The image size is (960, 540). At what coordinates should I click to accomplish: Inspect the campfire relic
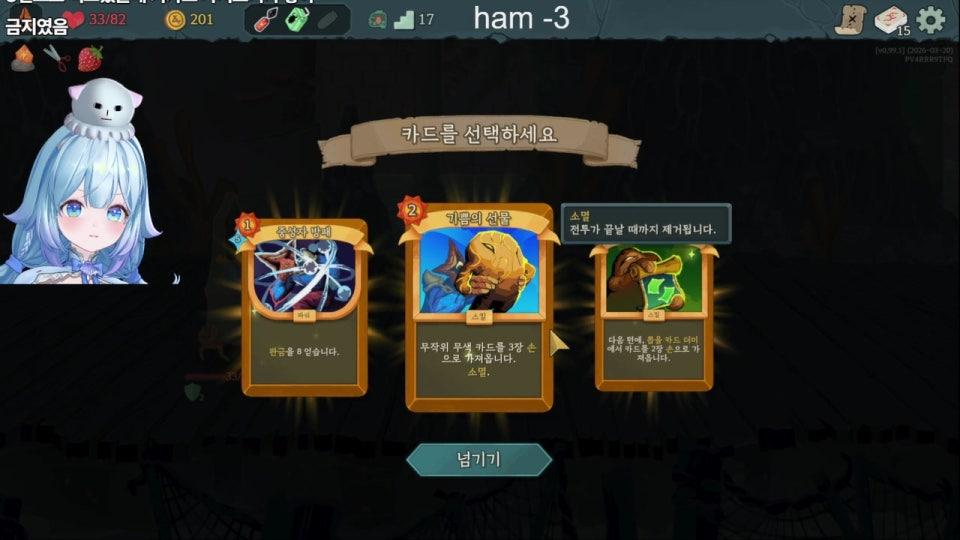pos(23,59)
